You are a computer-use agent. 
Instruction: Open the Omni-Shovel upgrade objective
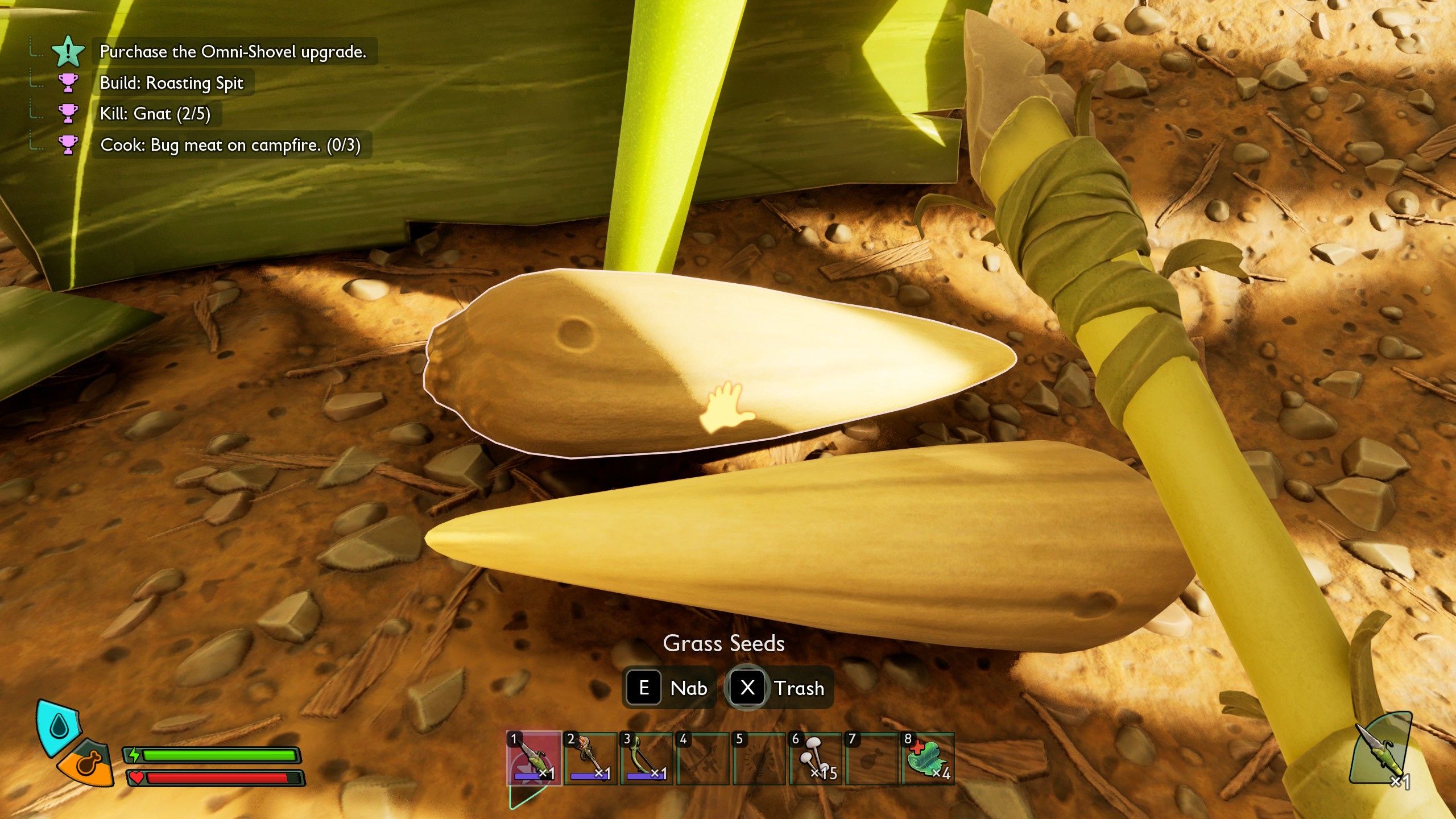[x=233, y=52]
